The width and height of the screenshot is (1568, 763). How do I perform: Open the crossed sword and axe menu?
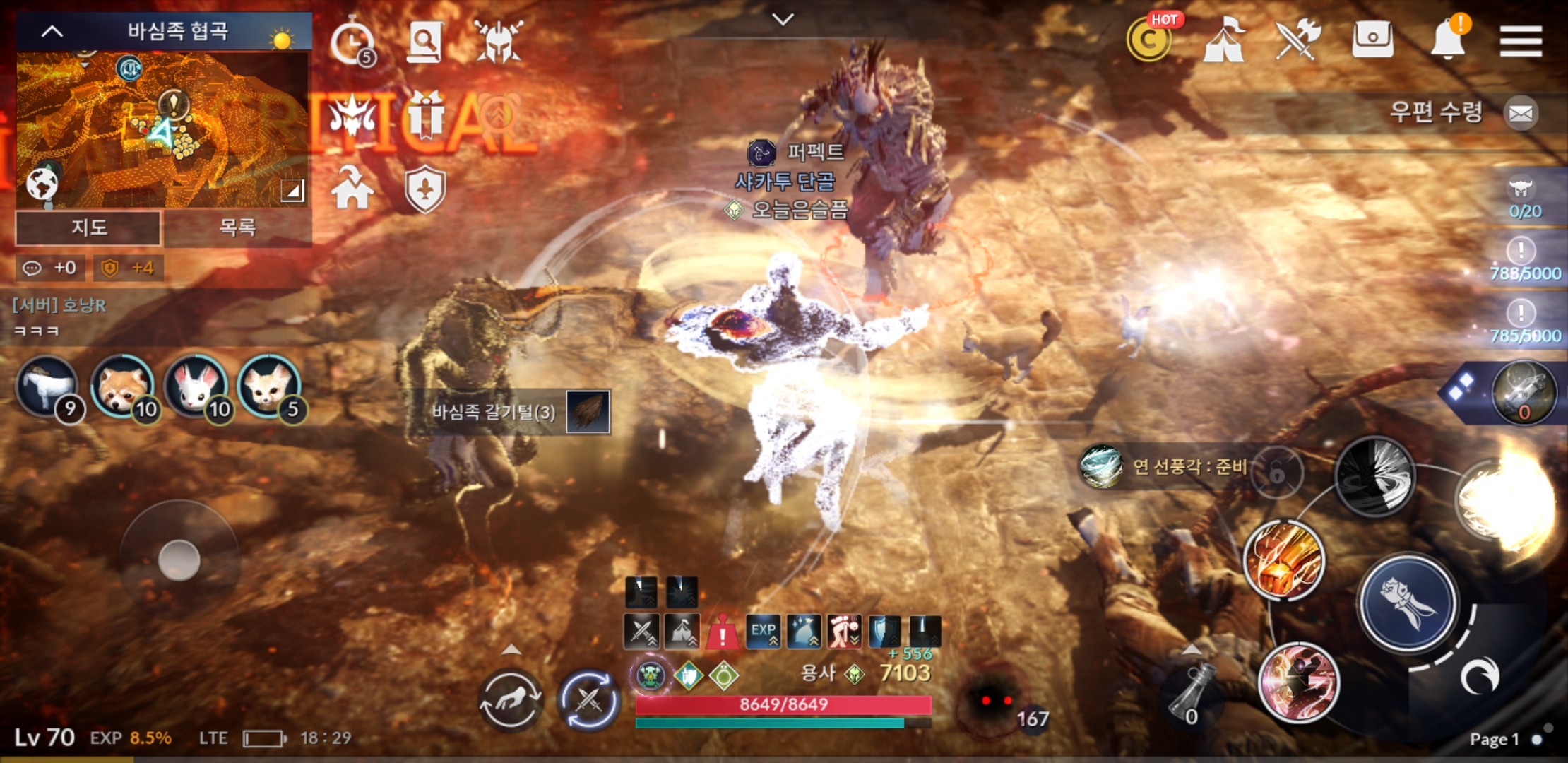1297,40
